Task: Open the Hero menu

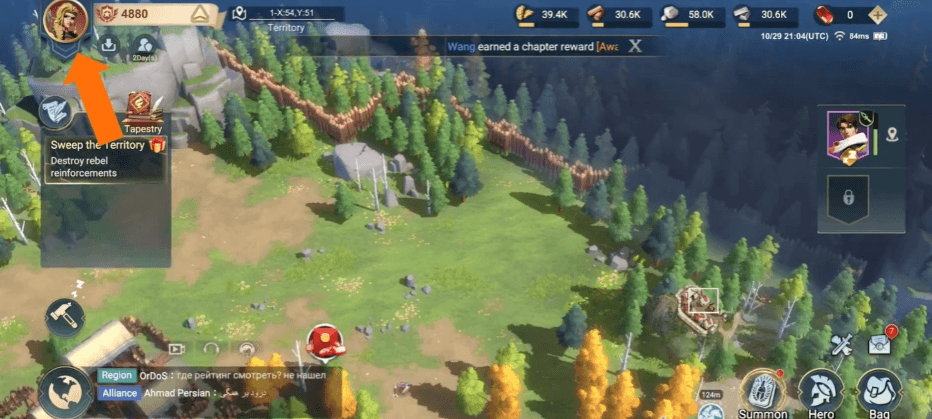Action: tap(821, 391)
